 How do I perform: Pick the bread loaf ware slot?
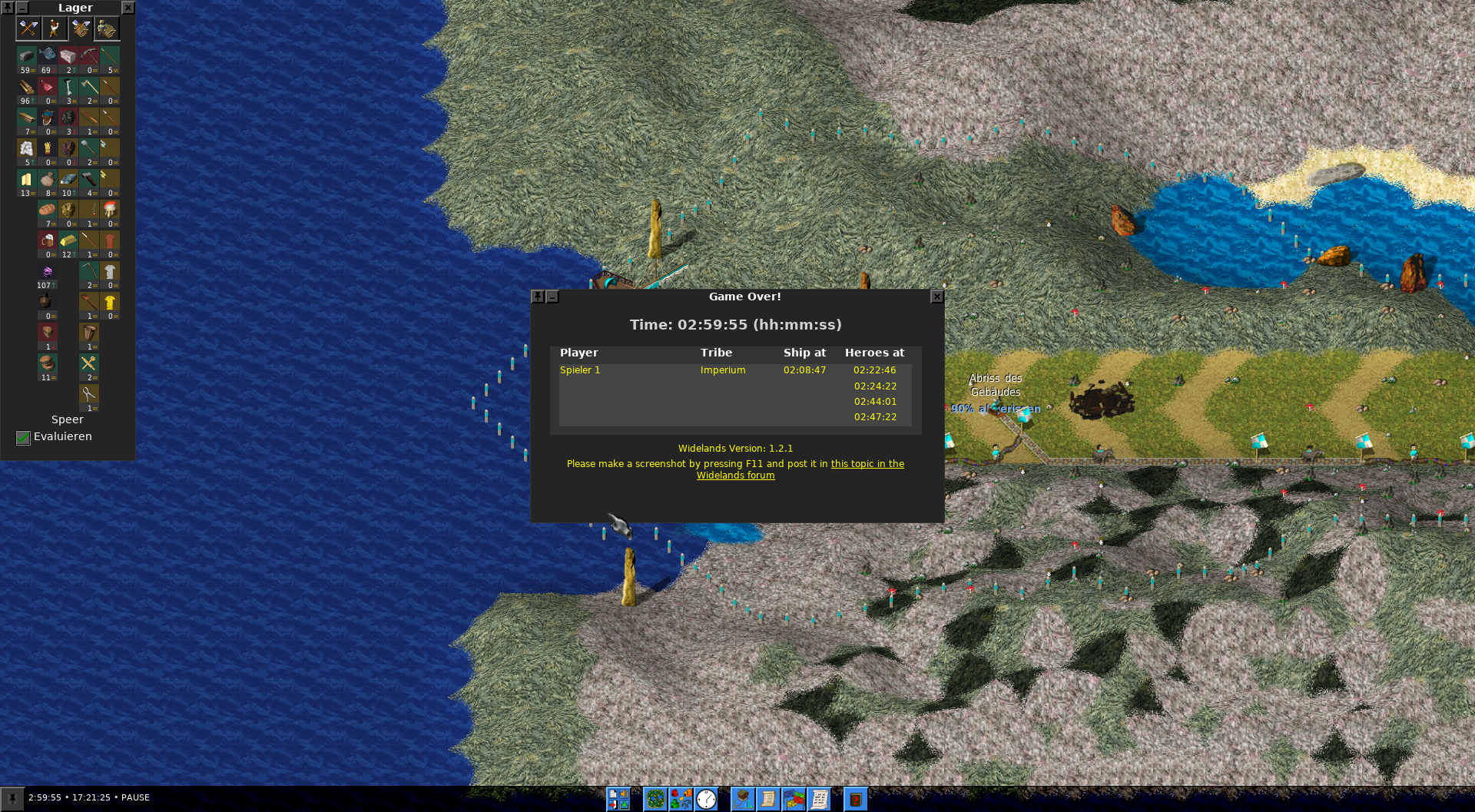click(x=48, y=210)
